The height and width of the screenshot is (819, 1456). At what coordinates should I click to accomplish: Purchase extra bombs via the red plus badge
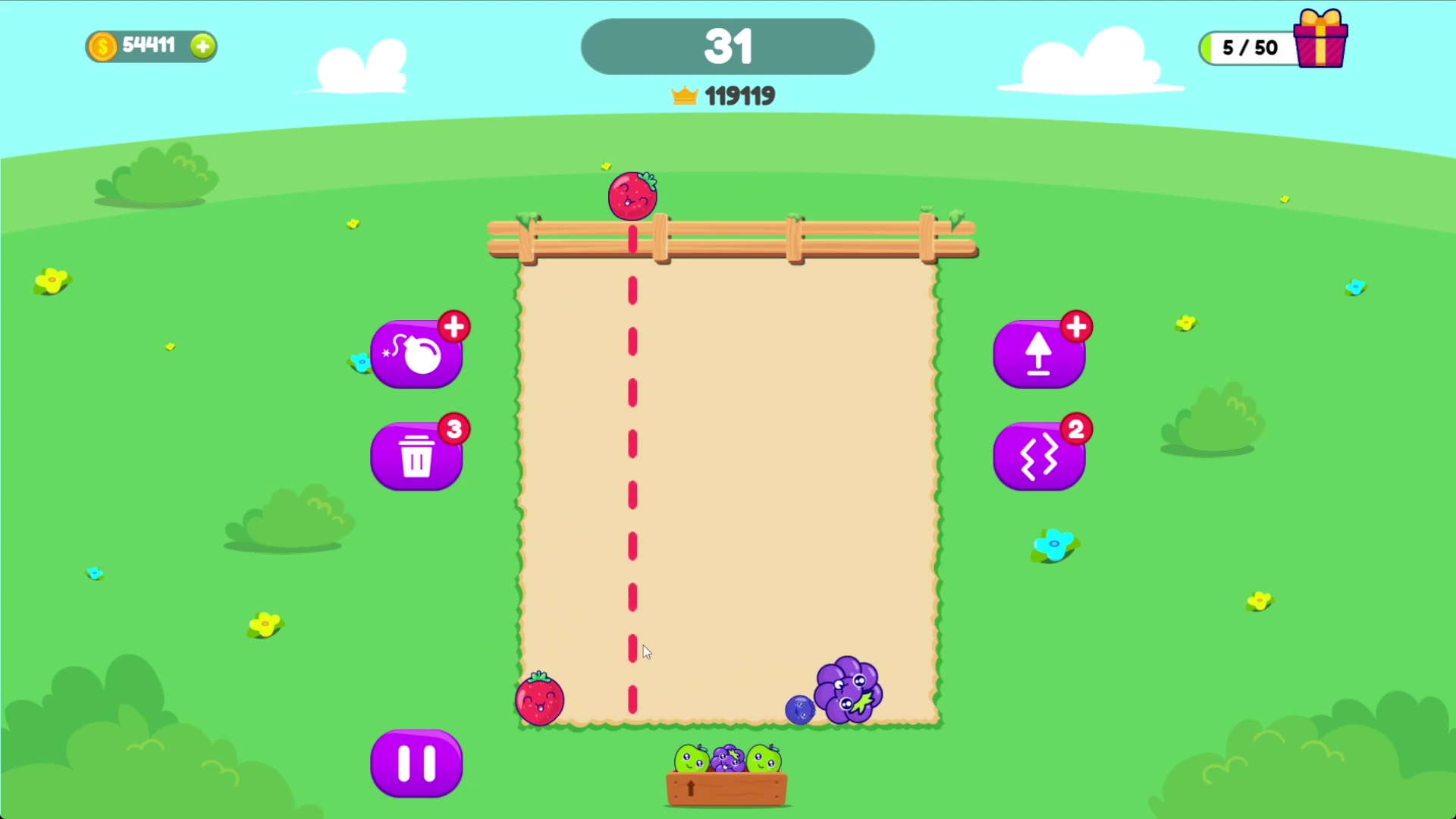click(x=453, y=326)
